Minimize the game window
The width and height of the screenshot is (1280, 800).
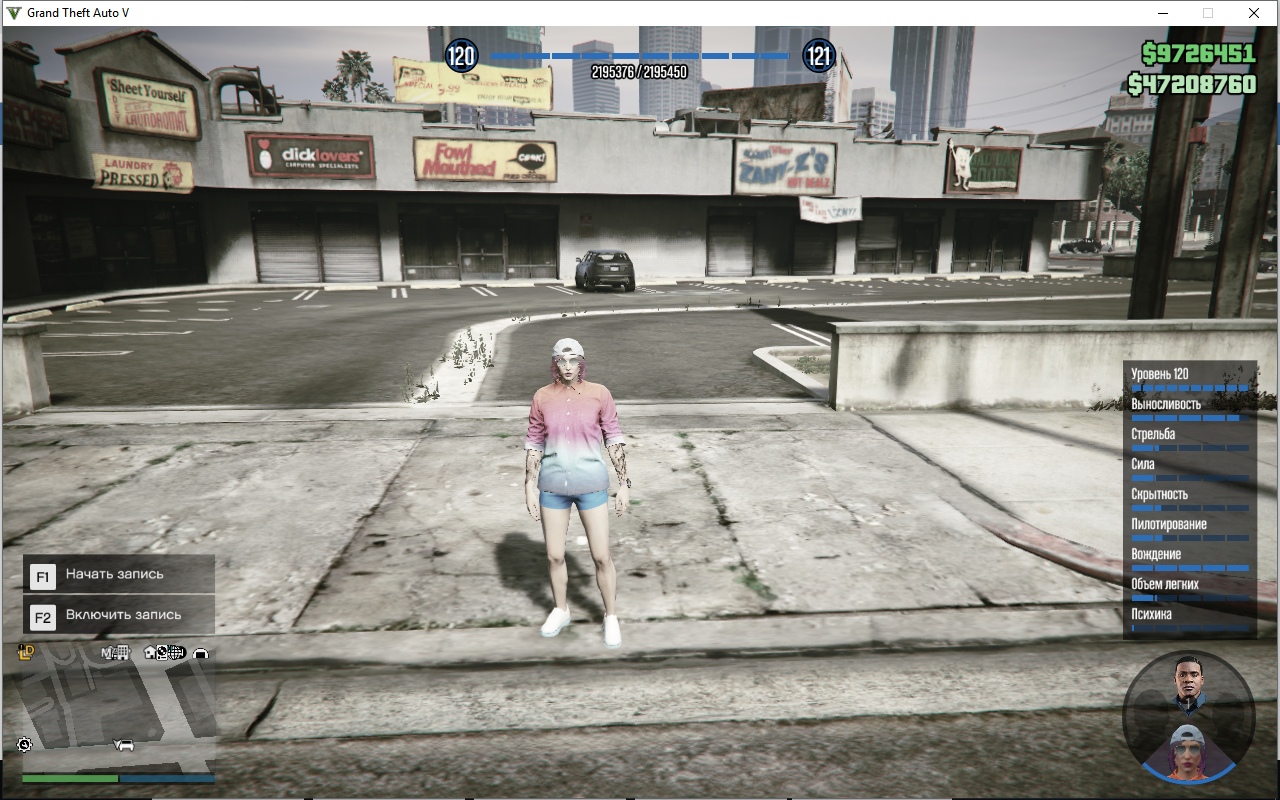(x=1163, y=13)
